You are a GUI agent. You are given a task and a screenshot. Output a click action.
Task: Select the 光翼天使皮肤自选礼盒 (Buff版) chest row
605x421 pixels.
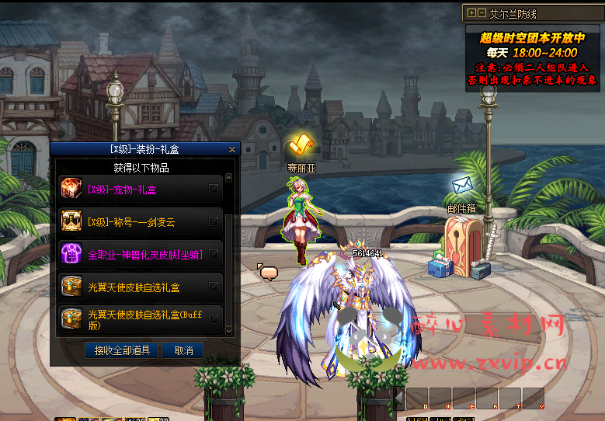[140, 318]
